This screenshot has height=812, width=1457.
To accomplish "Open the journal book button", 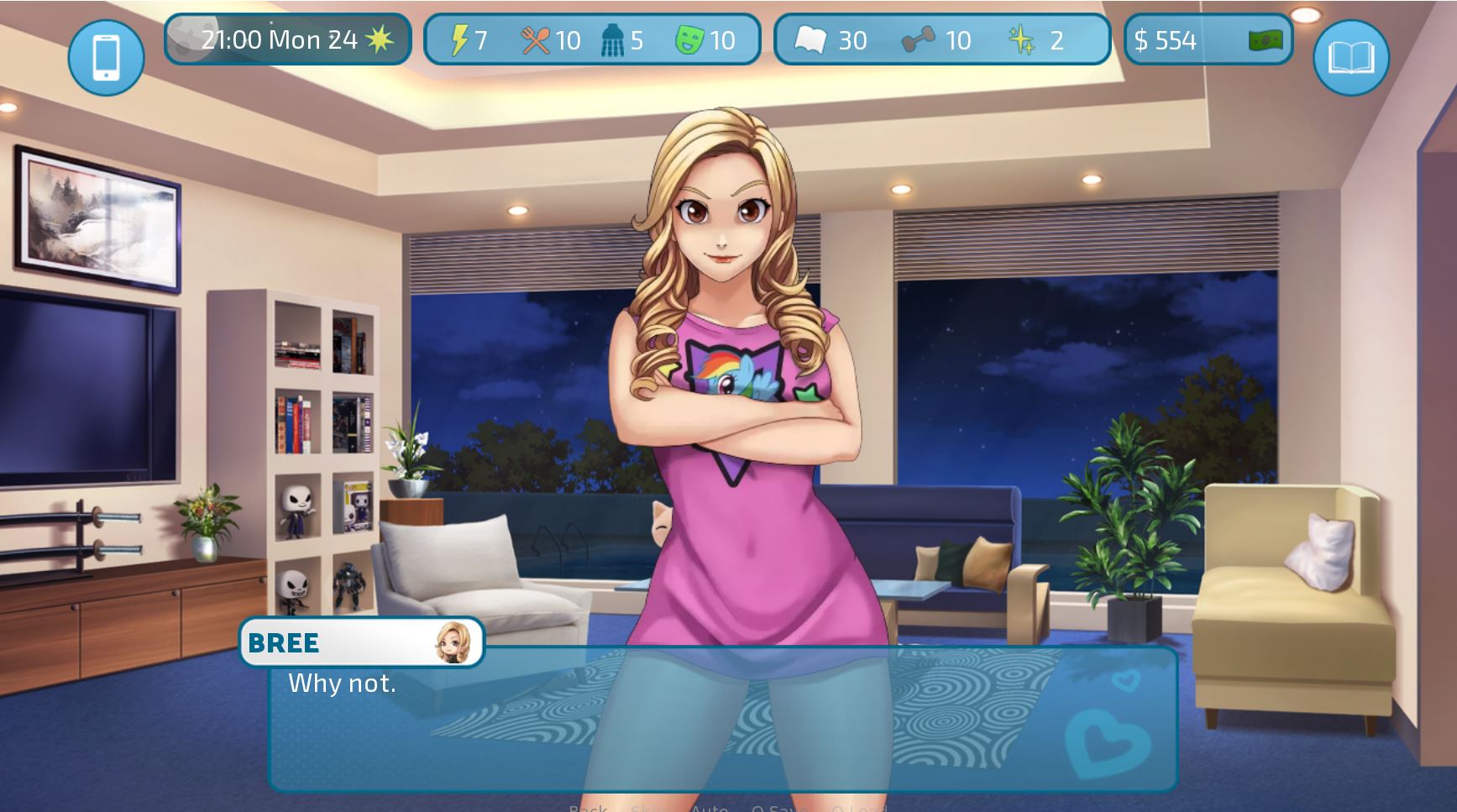I will point(1350,57).
